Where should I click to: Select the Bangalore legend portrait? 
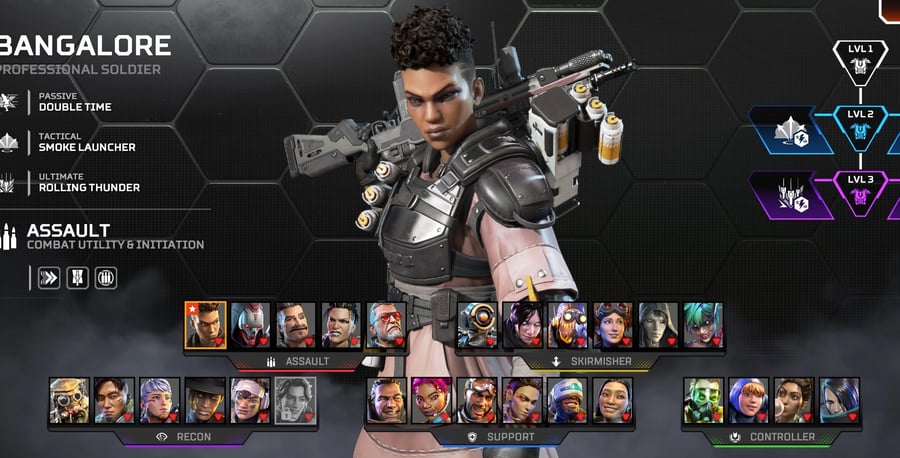coord(206,325)
